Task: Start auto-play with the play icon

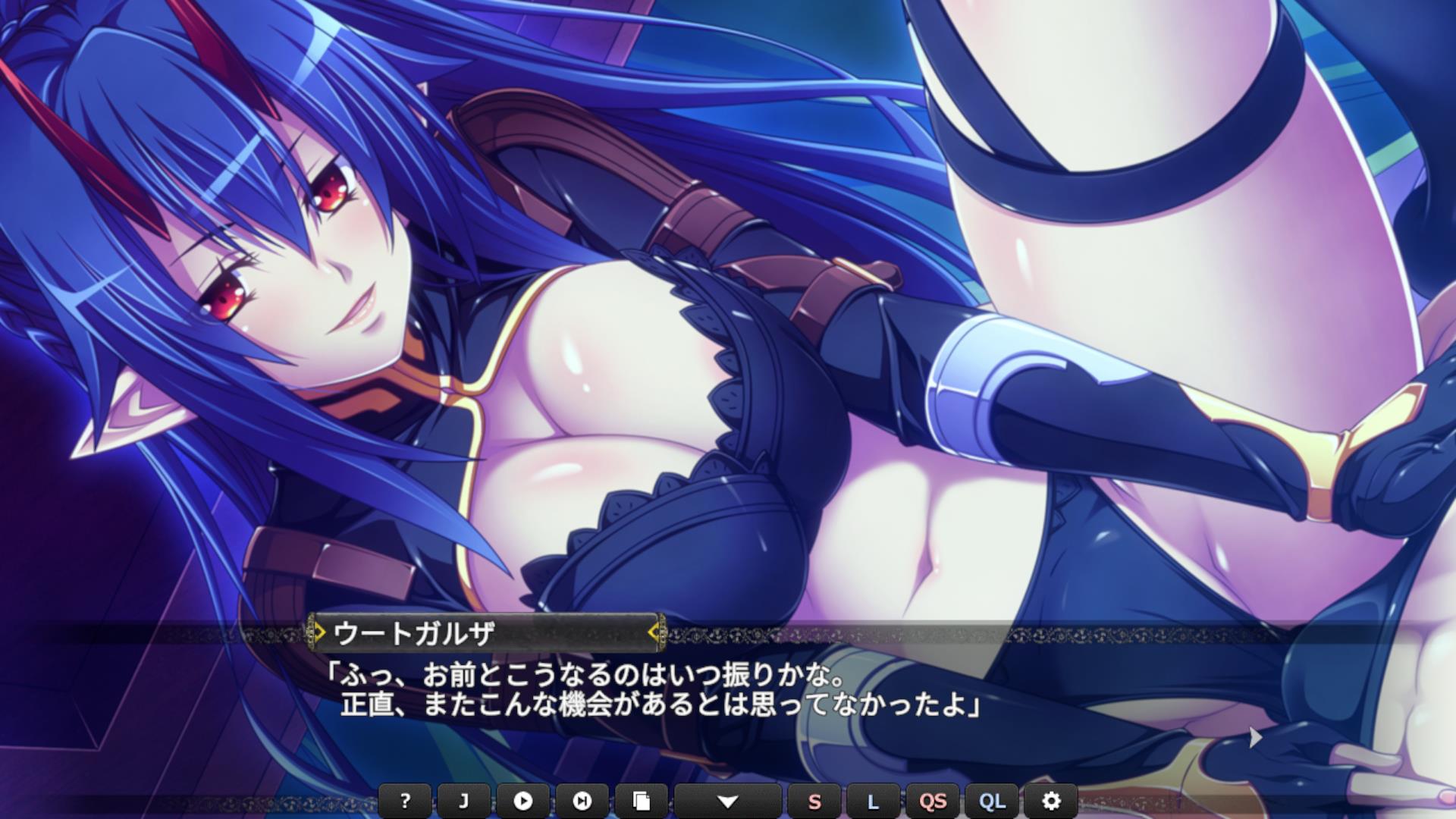Action: [522, 801]
